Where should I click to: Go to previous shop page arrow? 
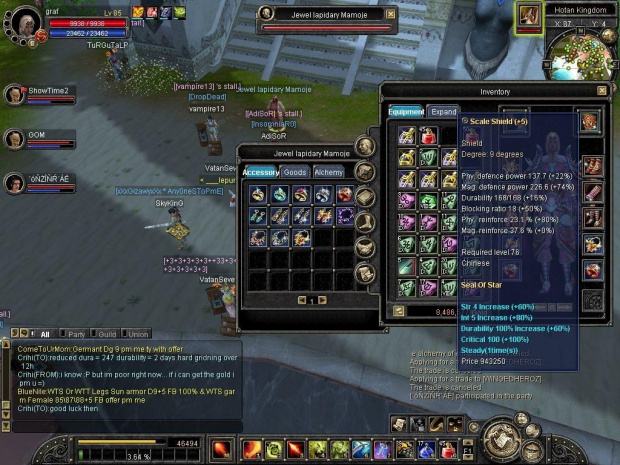click(x=299, y=300)
